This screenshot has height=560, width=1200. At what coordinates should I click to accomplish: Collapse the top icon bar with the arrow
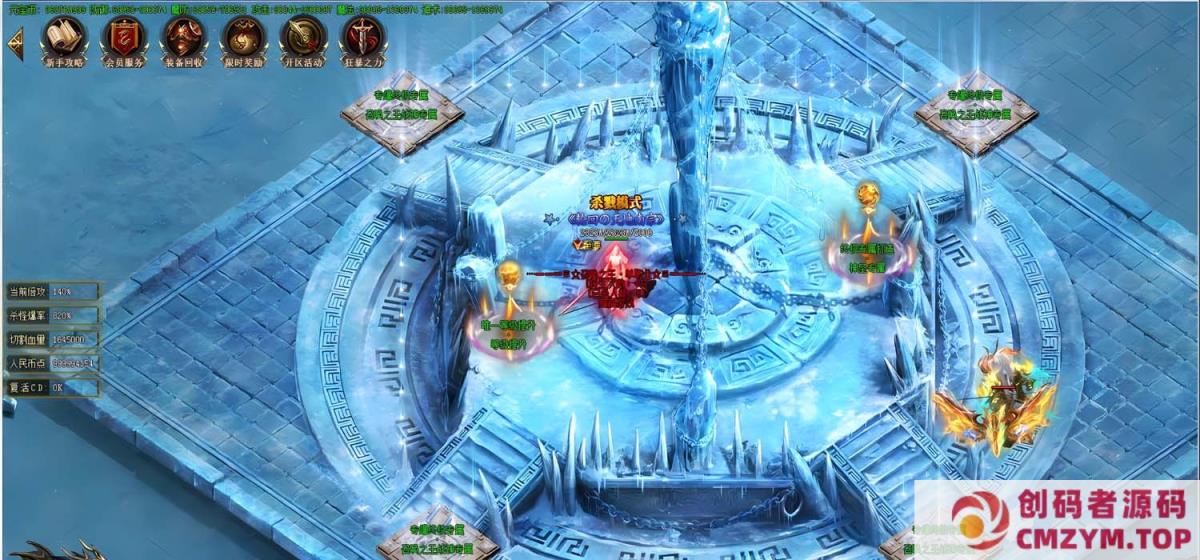[15, 43]
